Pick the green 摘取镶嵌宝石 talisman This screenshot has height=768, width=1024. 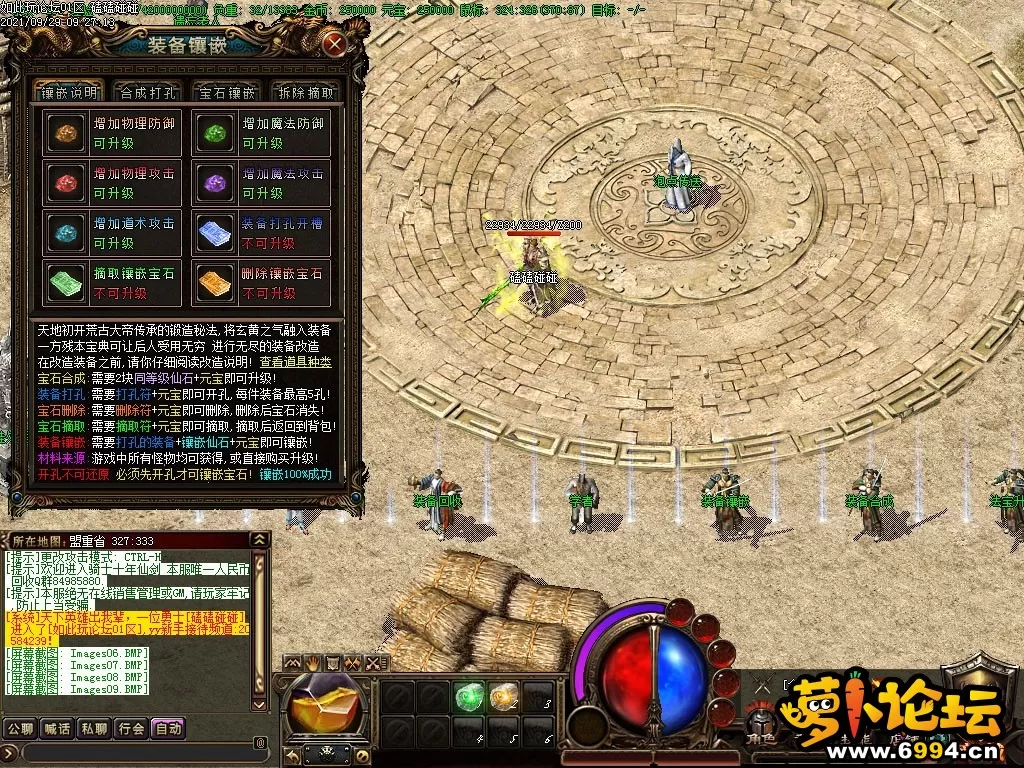pyautogui.click(x=67, y=283)
